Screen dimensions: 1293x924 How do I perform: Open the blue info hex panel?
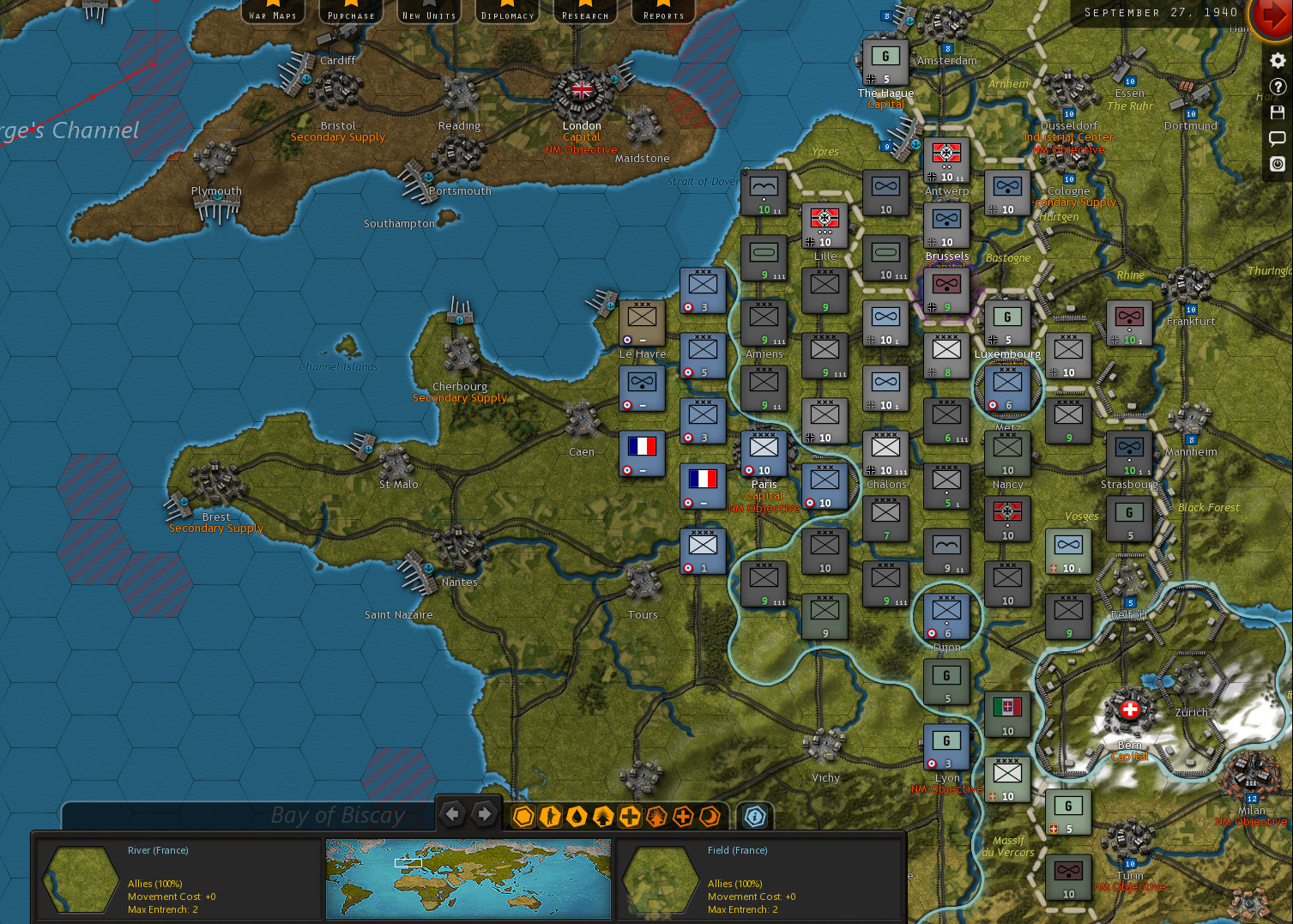pyautogui.click(x=755, y=817)
